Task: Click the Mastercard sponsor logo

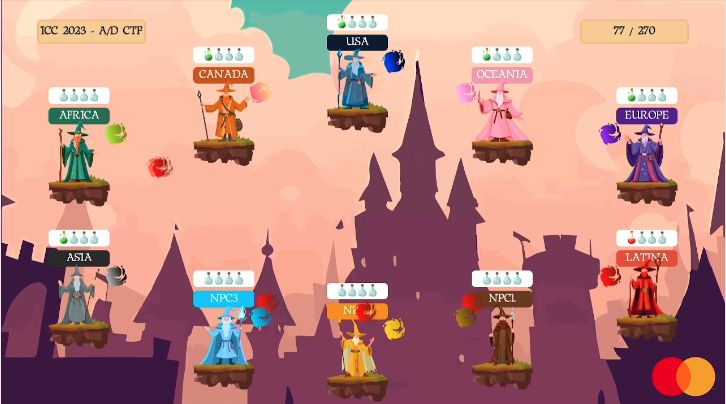Action: tap(684, 377)
